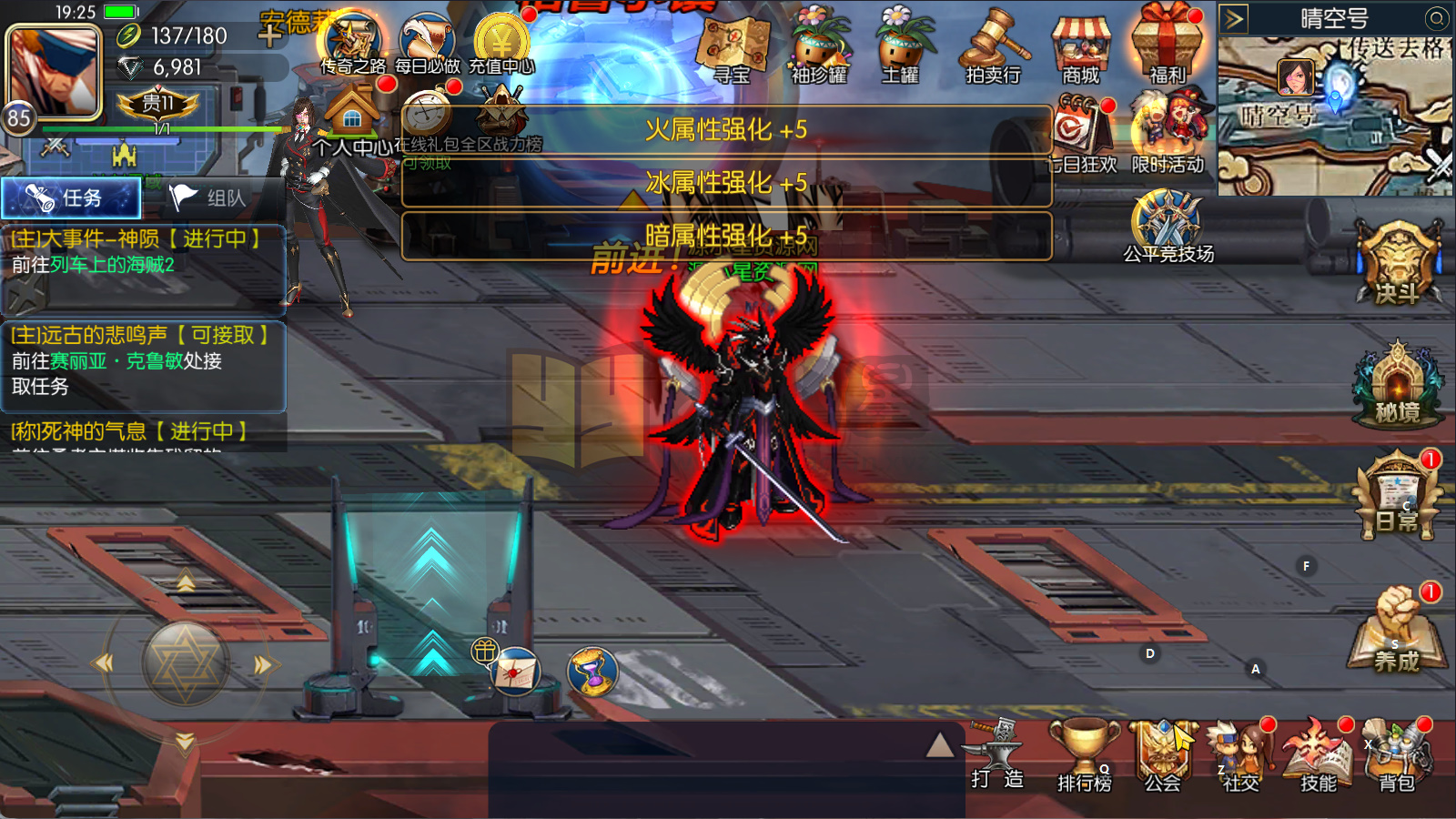Open the 充值中心 recharge center
Screen dimensions: 1456x819
point(501,44)
